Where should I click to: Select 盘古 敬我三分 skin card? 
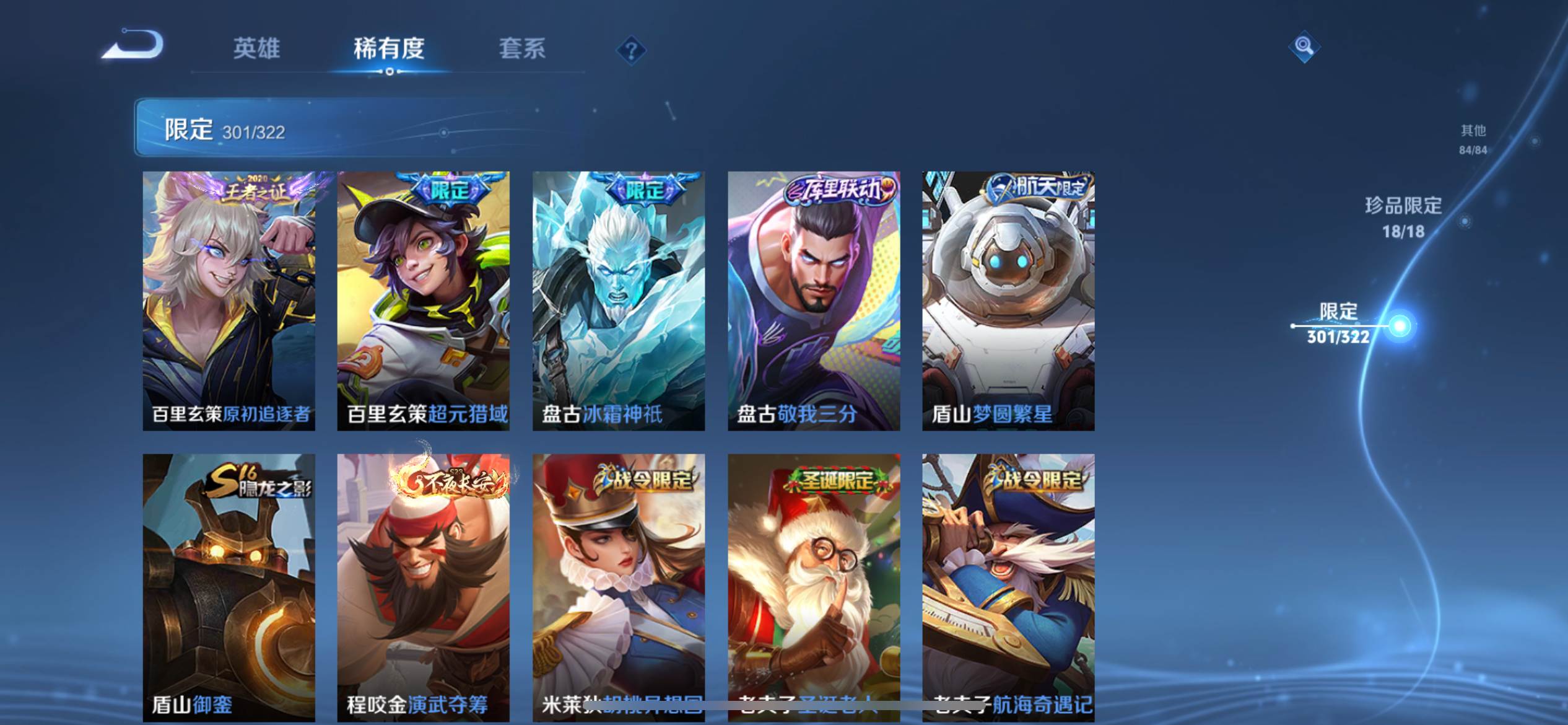tap(813, 301)
